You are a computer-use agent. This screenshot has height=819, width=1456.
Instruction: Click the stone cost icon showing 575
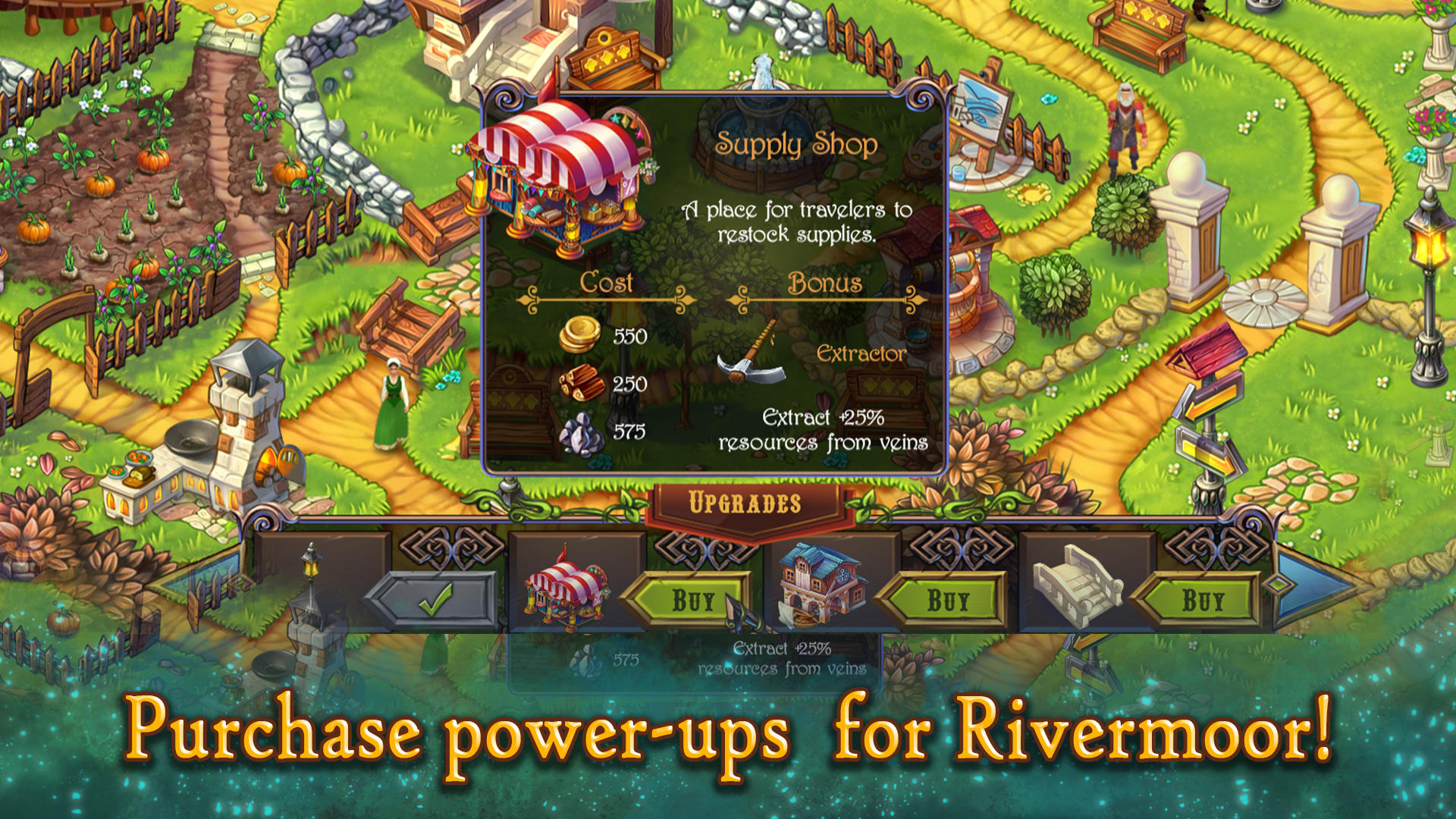tap(579, 435)
